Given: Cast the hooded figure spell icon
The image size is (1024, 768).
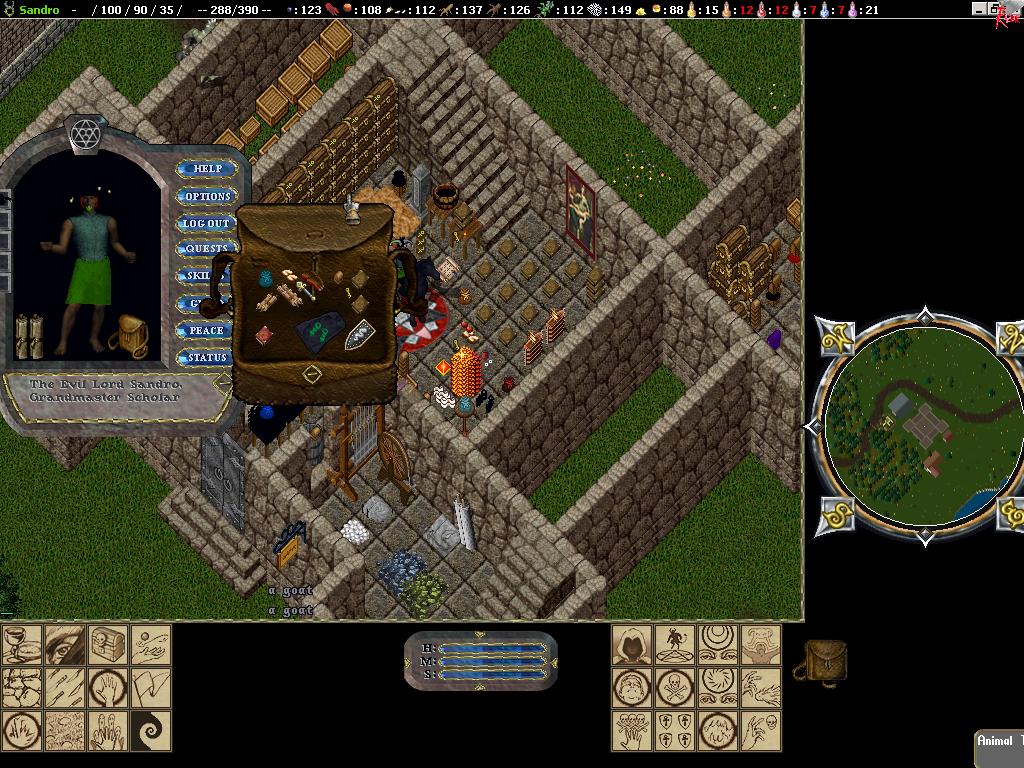Looking at the screenshot, I should 632,645.
